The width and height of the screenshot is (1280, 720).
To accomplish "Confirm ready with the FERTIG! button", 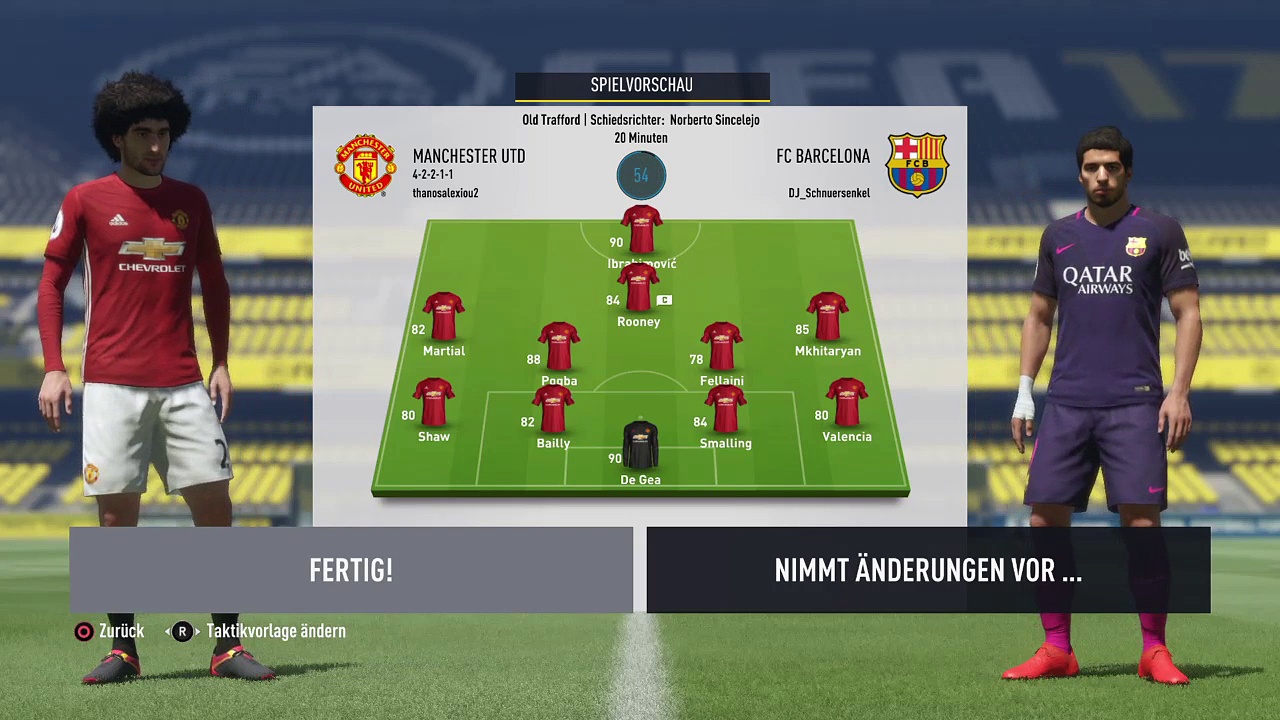I will (351, 570).
